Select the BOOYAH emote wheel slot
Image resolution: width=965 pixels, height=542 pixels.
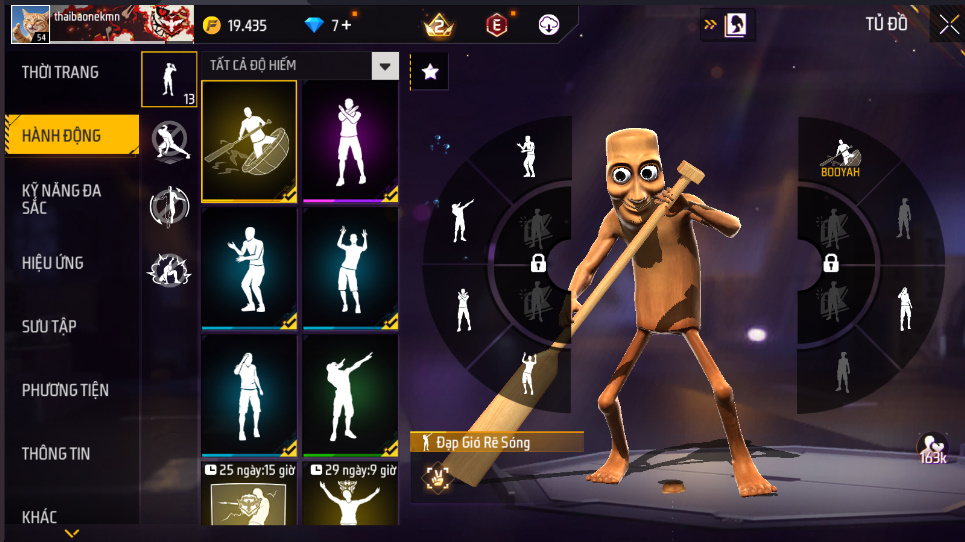840,155
